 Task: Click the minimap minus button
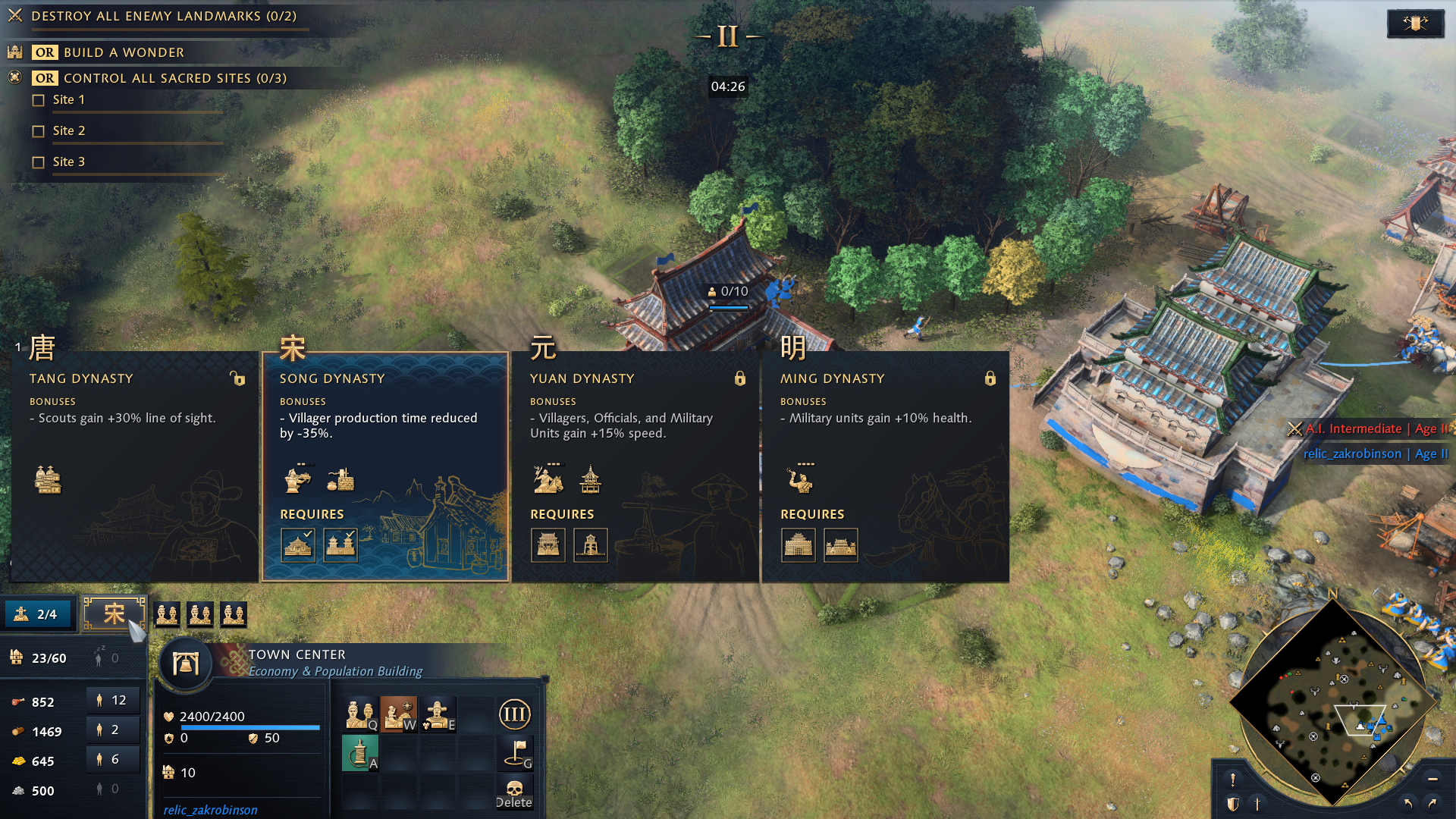pyautogui.click(x=1432, y=779)
